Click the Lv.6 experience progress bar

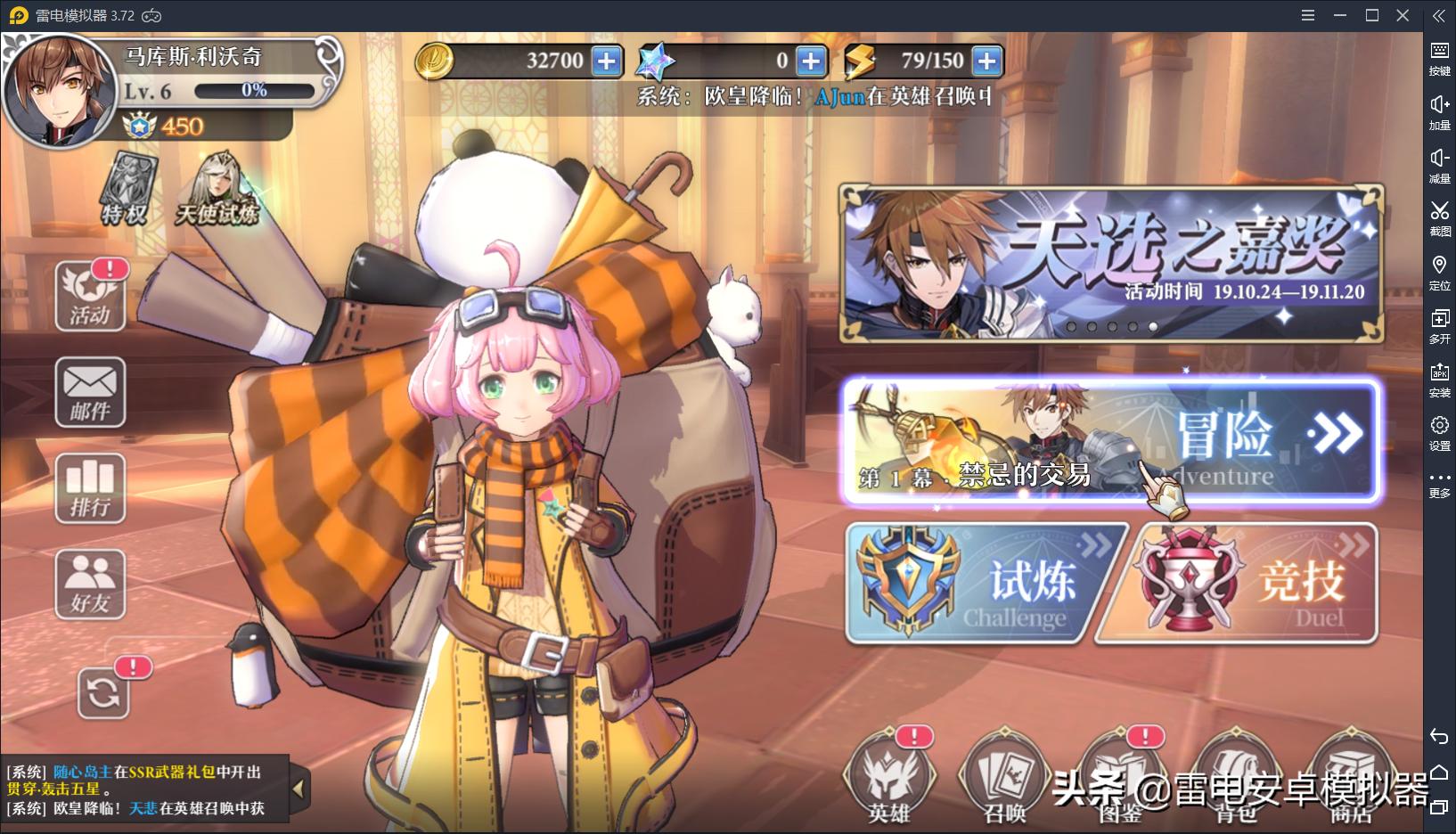[254, 89]
